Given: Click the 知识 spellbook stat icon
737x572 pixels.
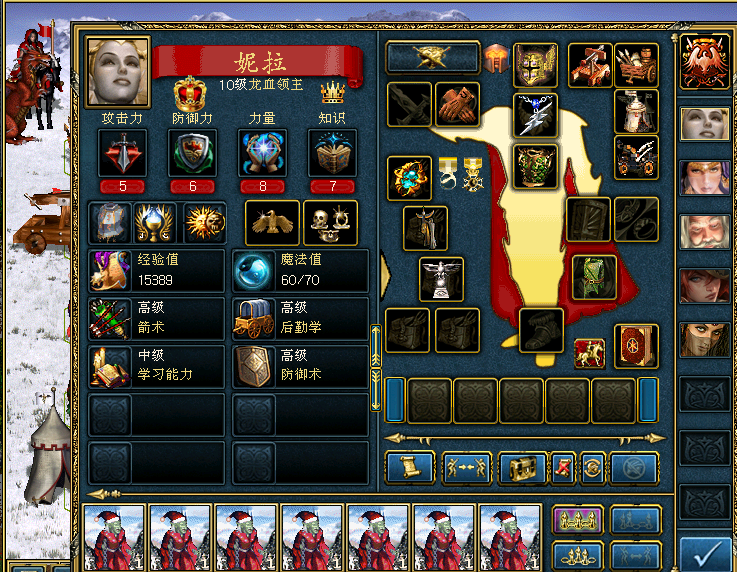Looking at the screenshot, I should pyautogui.click(x=332, y=154).
